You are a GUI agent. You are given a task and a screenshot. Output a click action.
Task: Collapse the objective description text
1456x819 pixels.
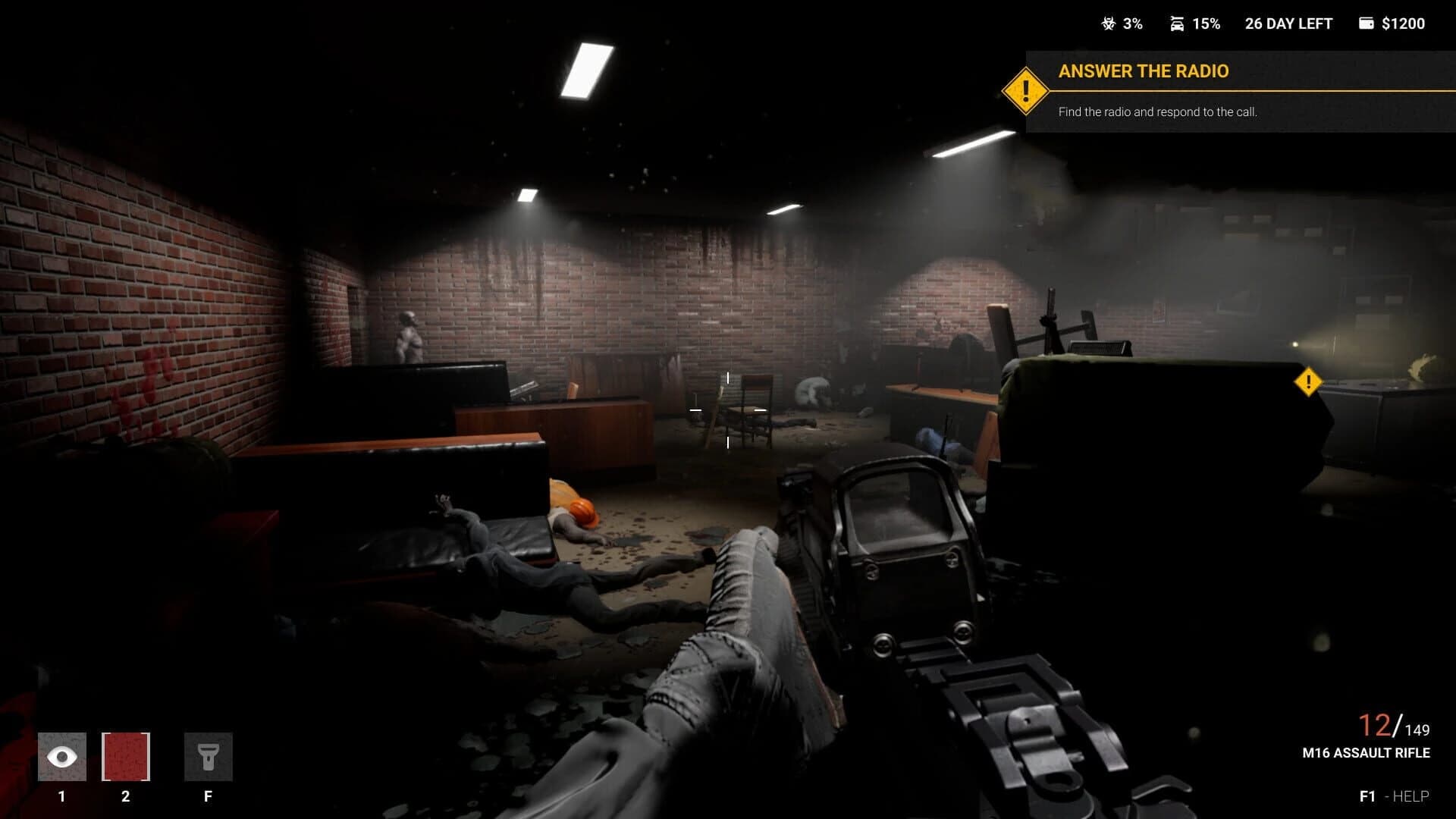1156,112
